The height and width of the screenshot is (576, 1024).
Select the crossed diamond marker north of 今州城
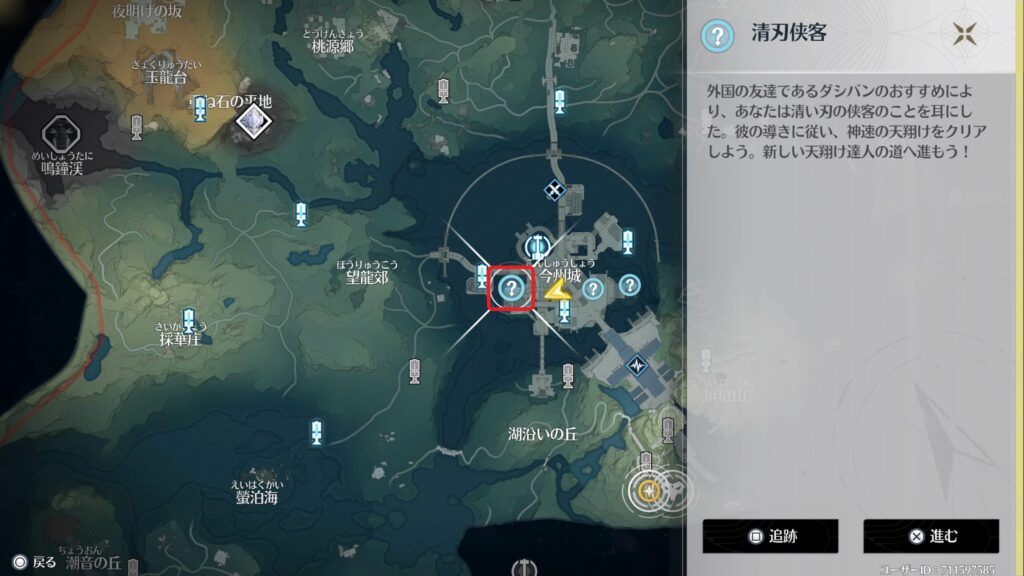point(553,188)
